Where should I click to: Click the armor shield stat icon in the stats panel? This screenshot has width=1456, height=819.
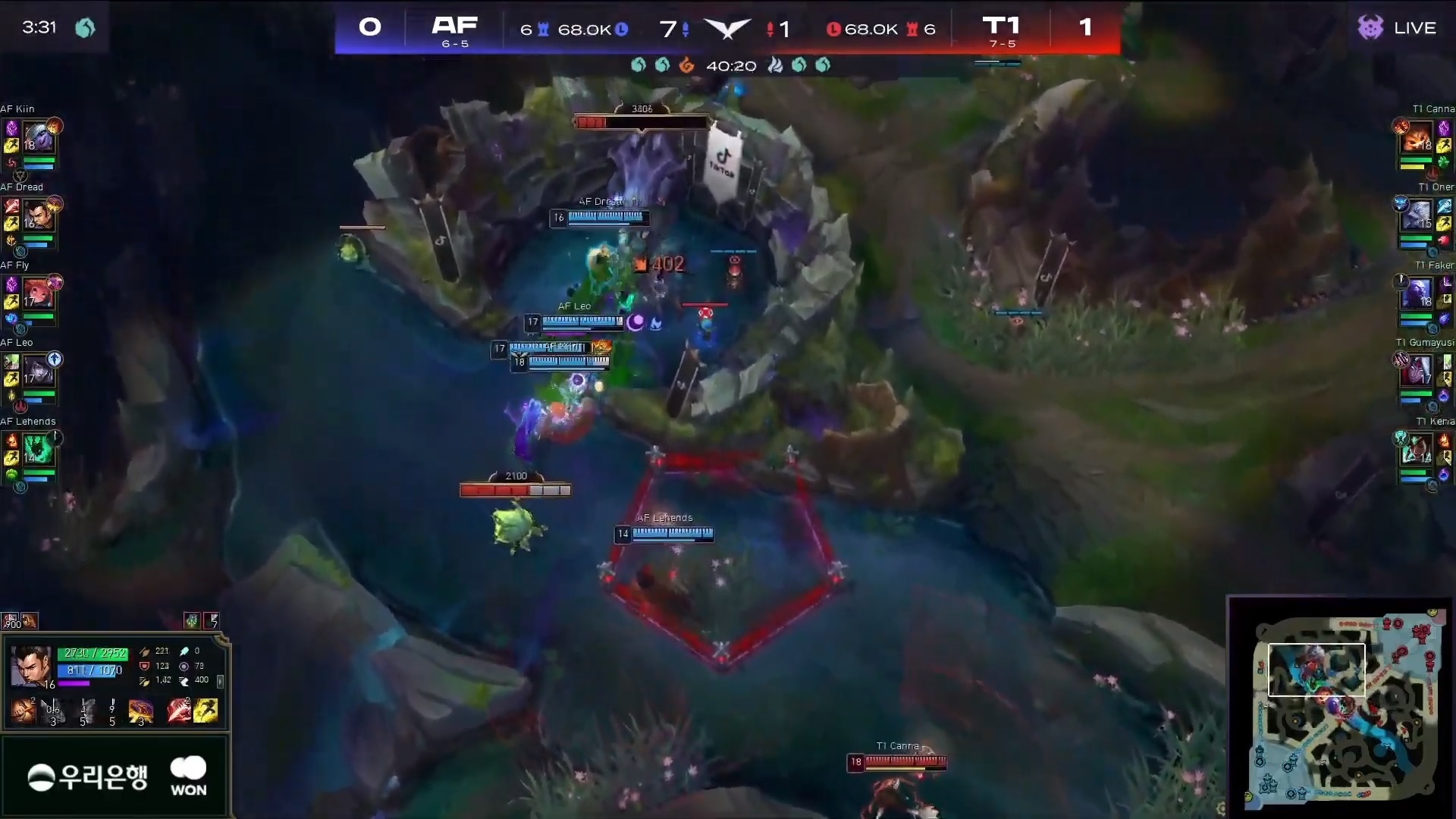[144, 666]
